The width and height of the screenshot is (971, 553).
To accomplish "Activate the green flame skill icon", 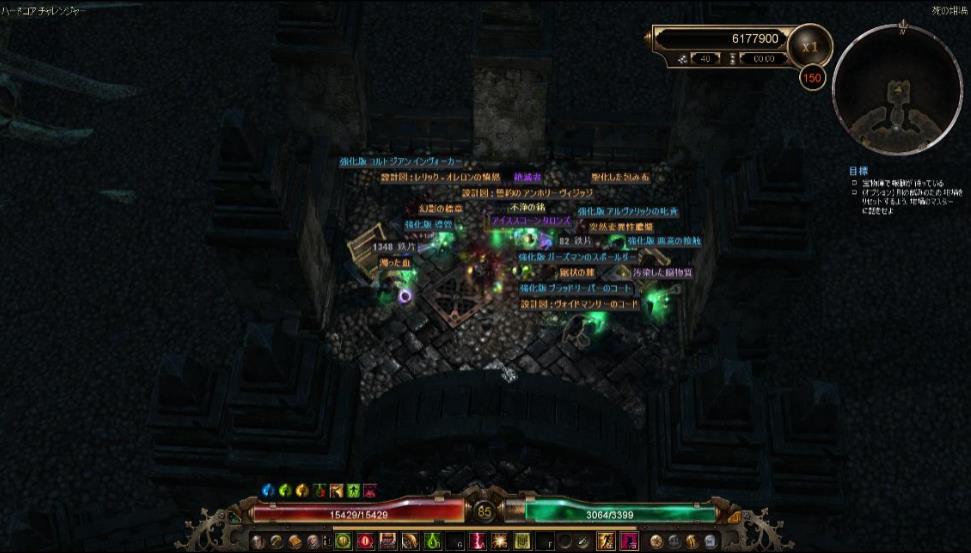I will click(432, 541).
